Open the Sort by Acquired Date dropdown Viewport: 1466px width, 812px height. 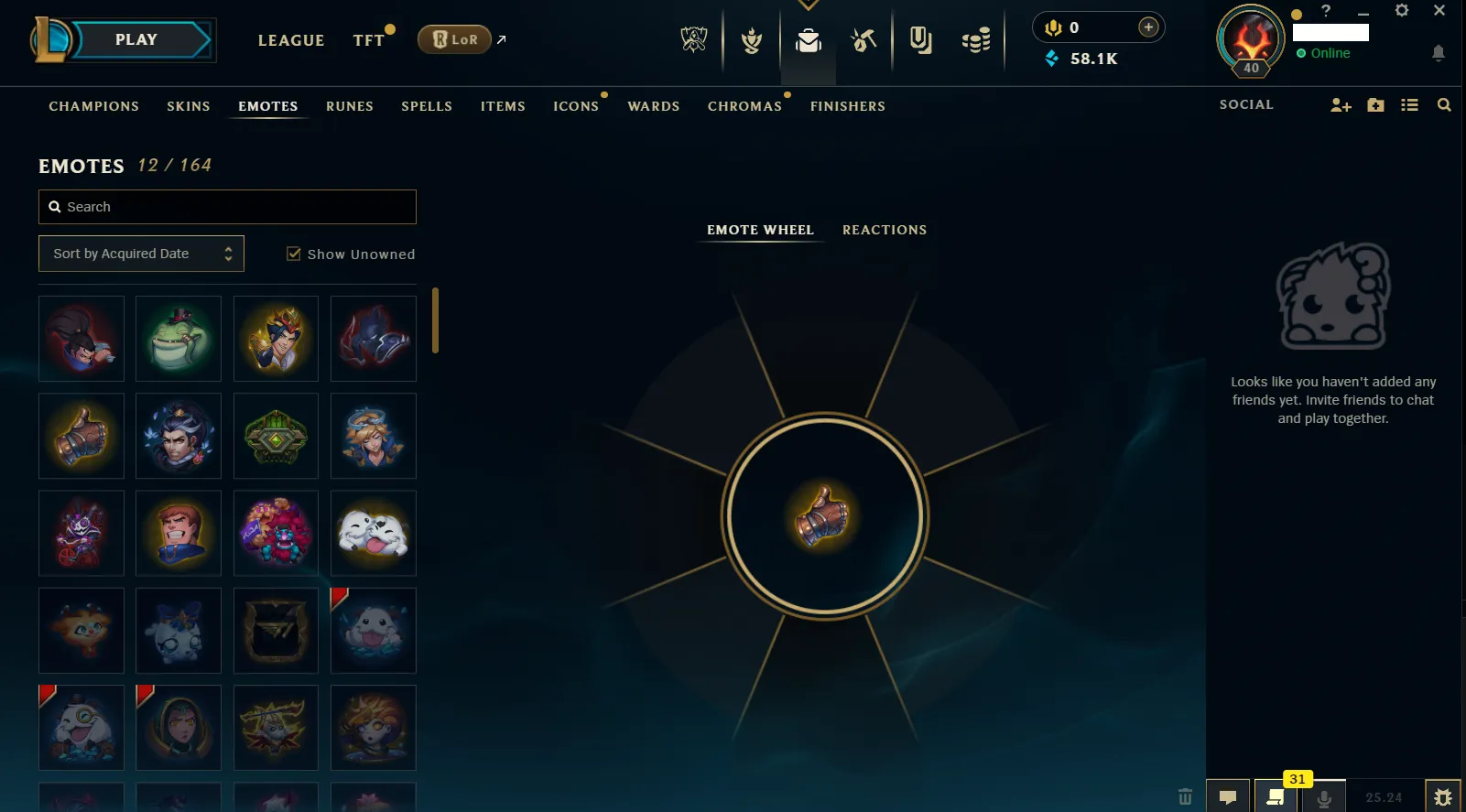tap(141, 253)
